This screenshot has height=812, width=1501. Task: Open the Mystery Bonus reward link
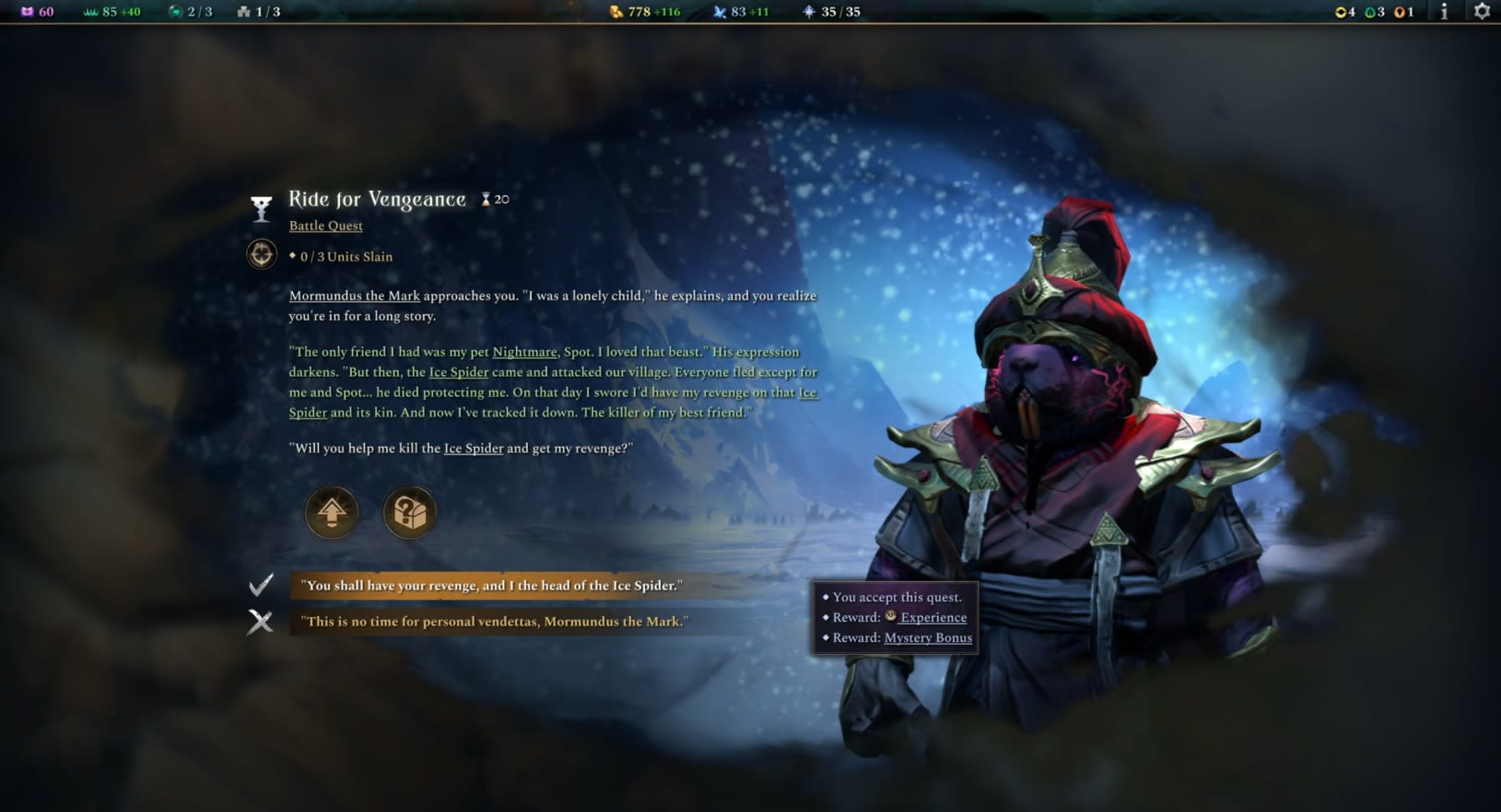click(928, 637)
